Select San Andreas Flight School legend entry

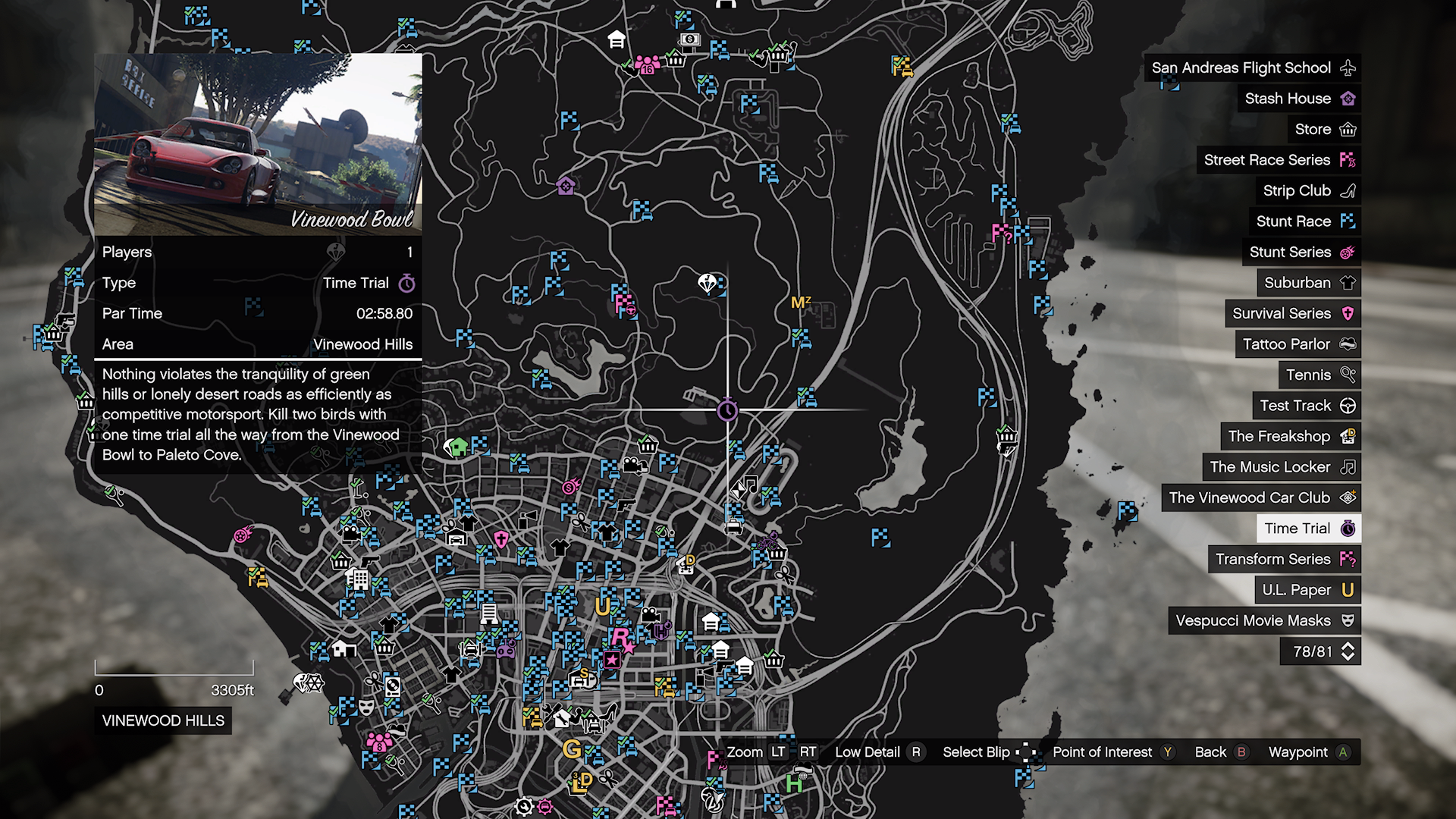[1251, 67]
